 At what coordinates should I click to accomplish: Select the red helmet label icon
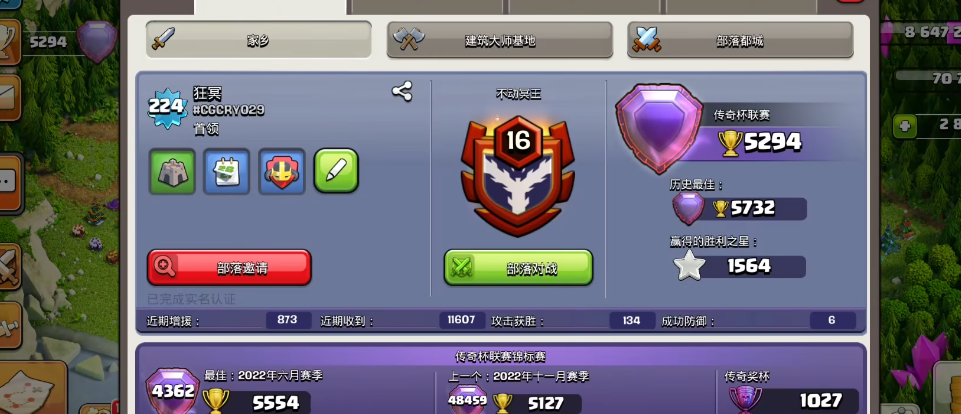click(281, 171)
